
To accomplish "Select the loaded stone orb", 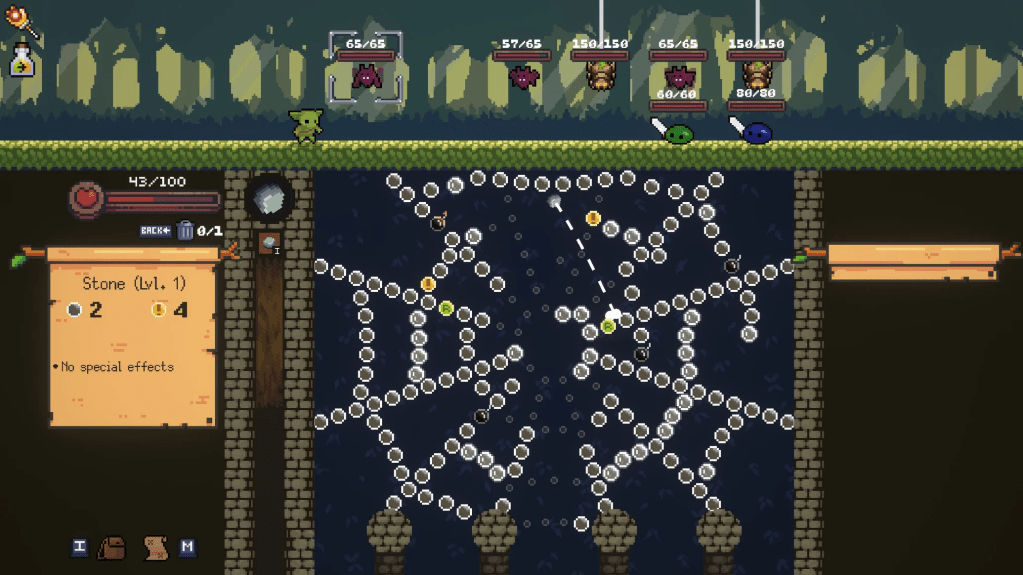I will (269, 199).
